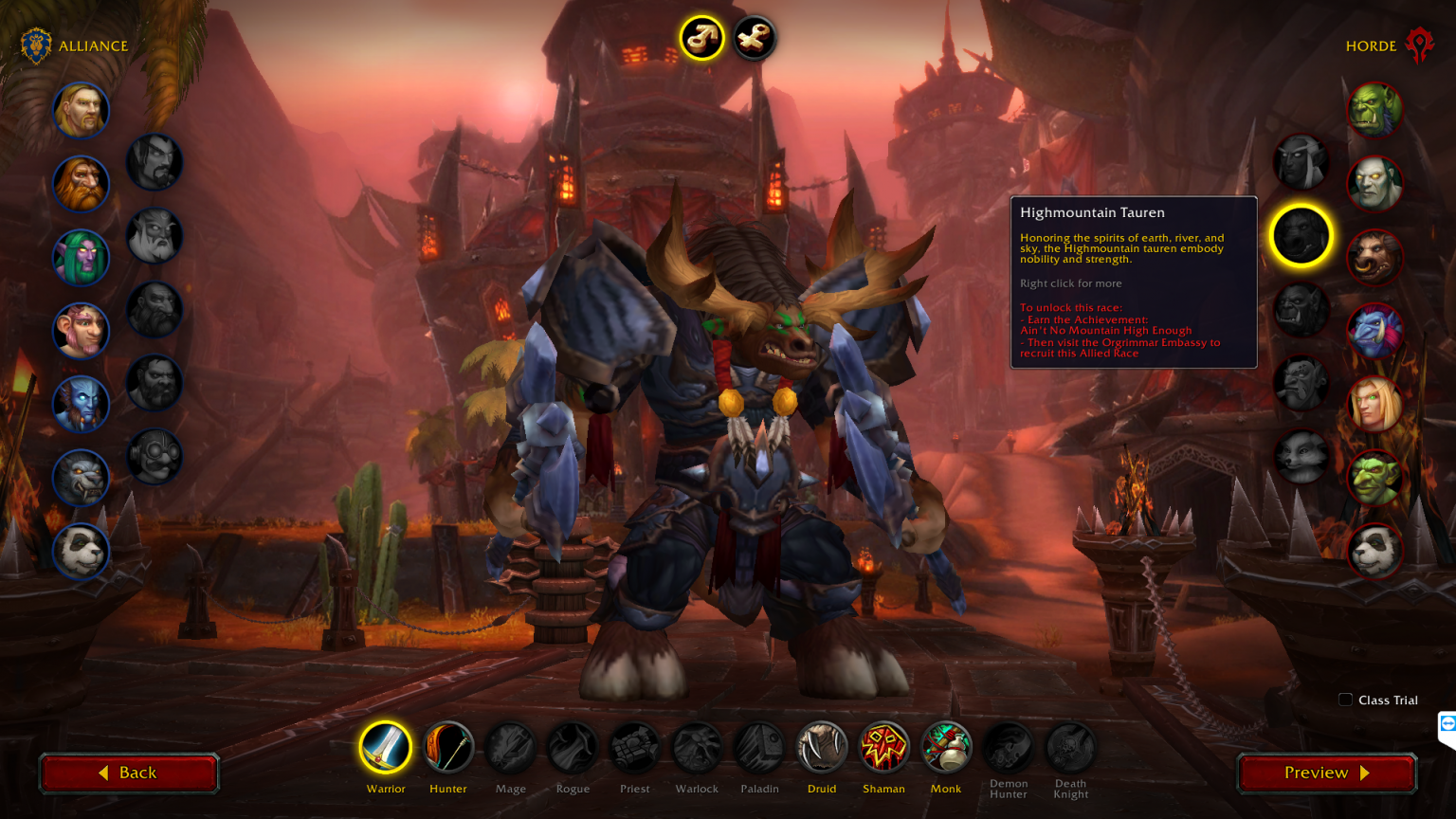Select the highlighted Highmountain Tauren icon
This screenshot has width=1456, height=819.
pyautogui.click(x=1301, y=236)
